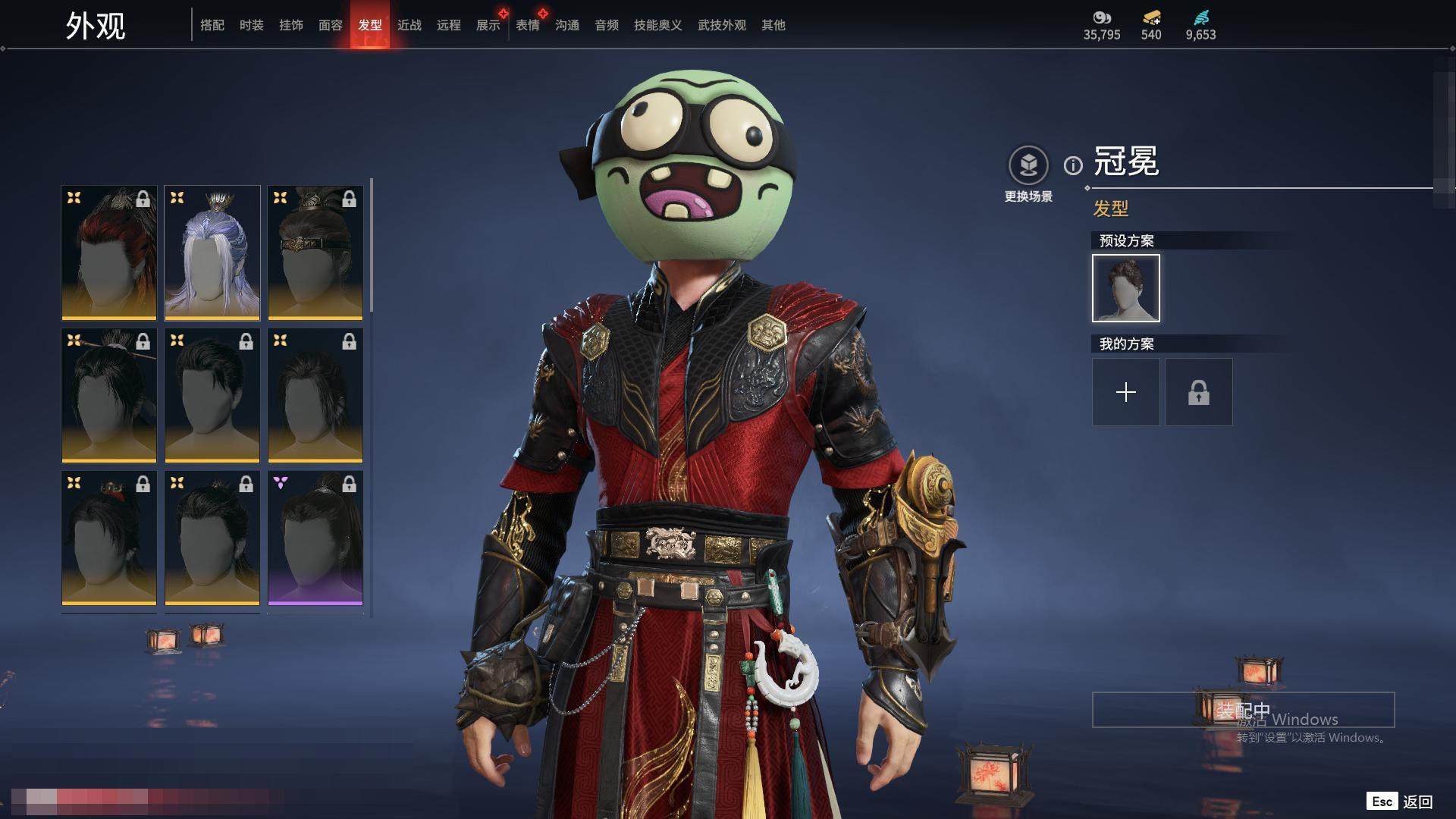The image size is (1456, 819).
Task: Pick the purple-rarity ponytail hairstyle
Action: pos(315,538)
